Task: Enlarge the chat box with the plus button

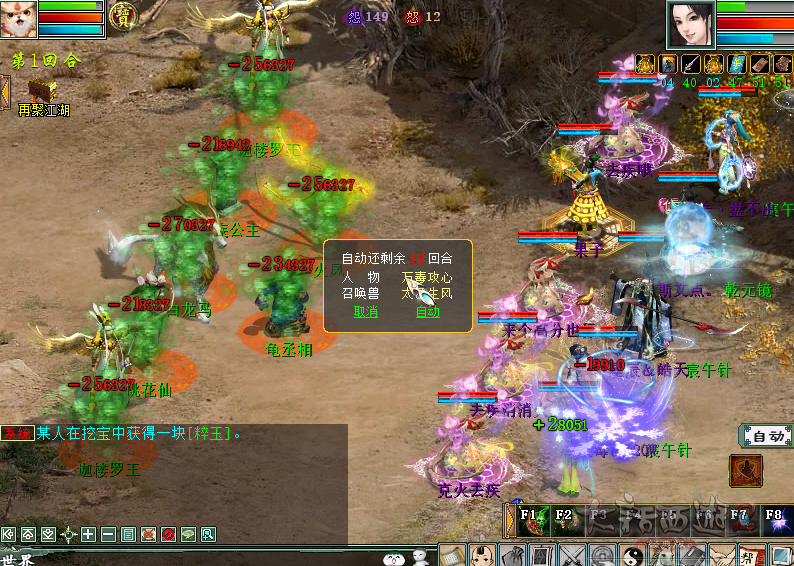Action: pyautogui.click(x=89, y=534)
